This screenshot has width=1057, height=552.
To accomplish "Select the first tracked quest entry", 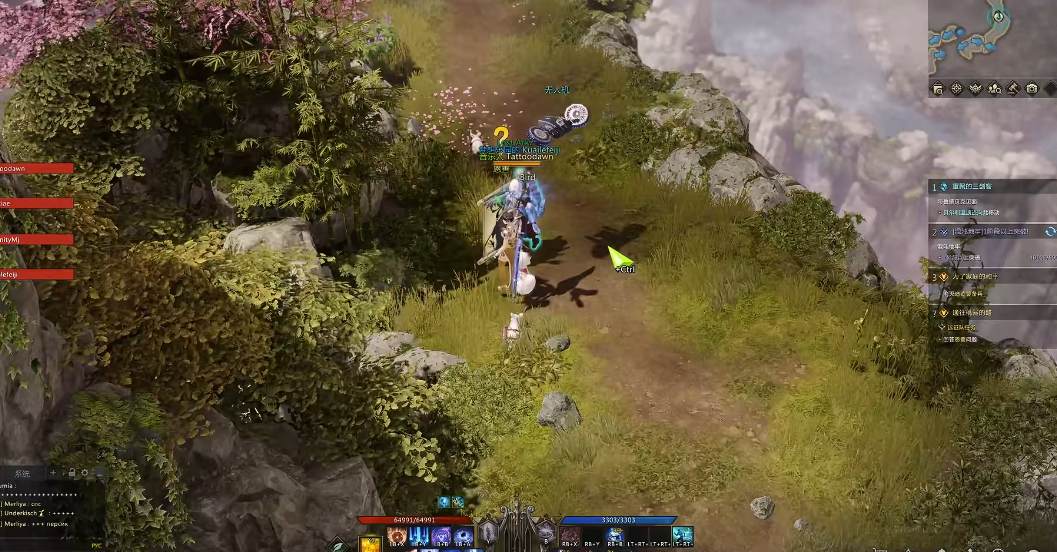I will point(990,187).
